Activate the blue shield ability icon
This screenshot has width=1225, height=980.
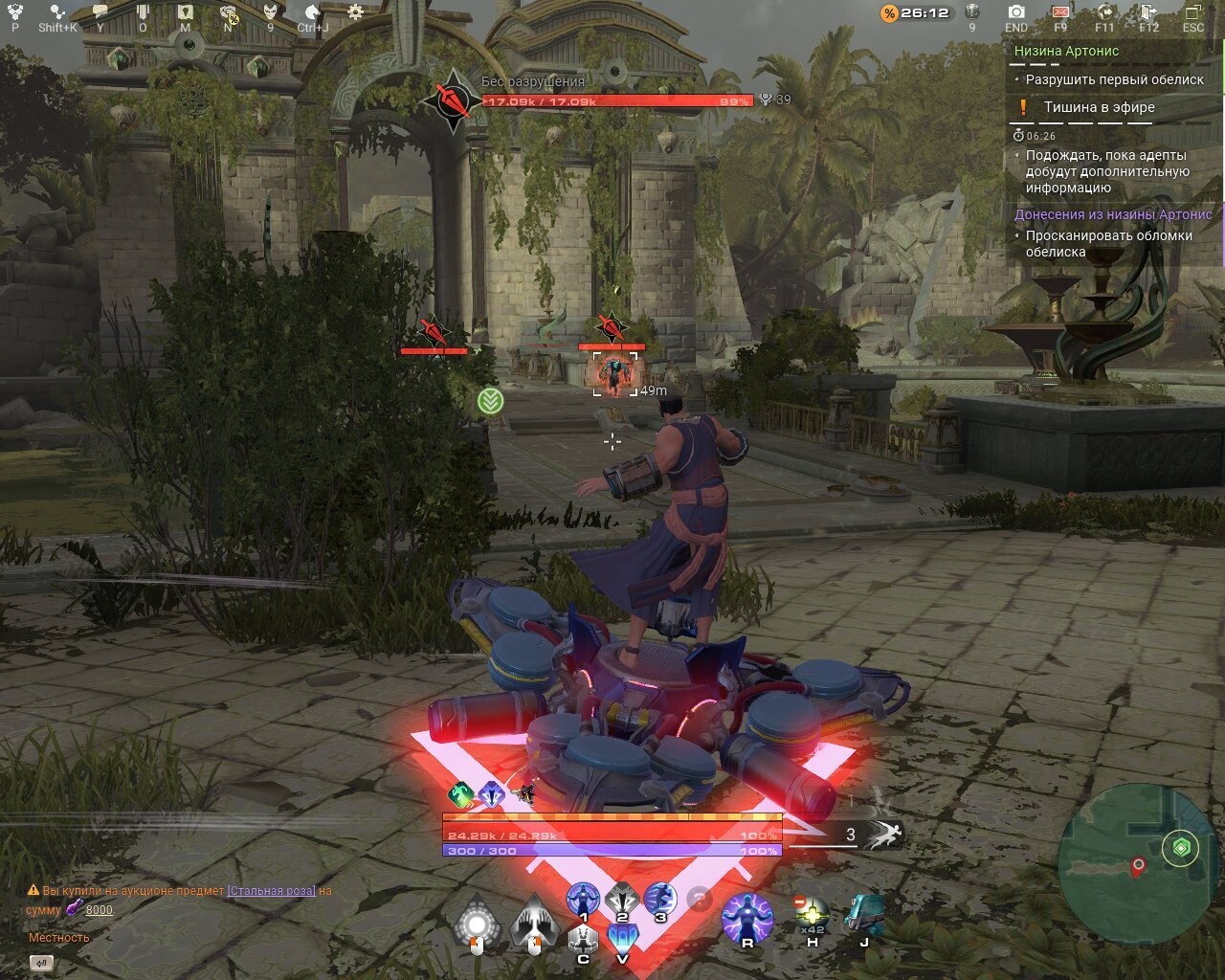(x=623, y=938)
